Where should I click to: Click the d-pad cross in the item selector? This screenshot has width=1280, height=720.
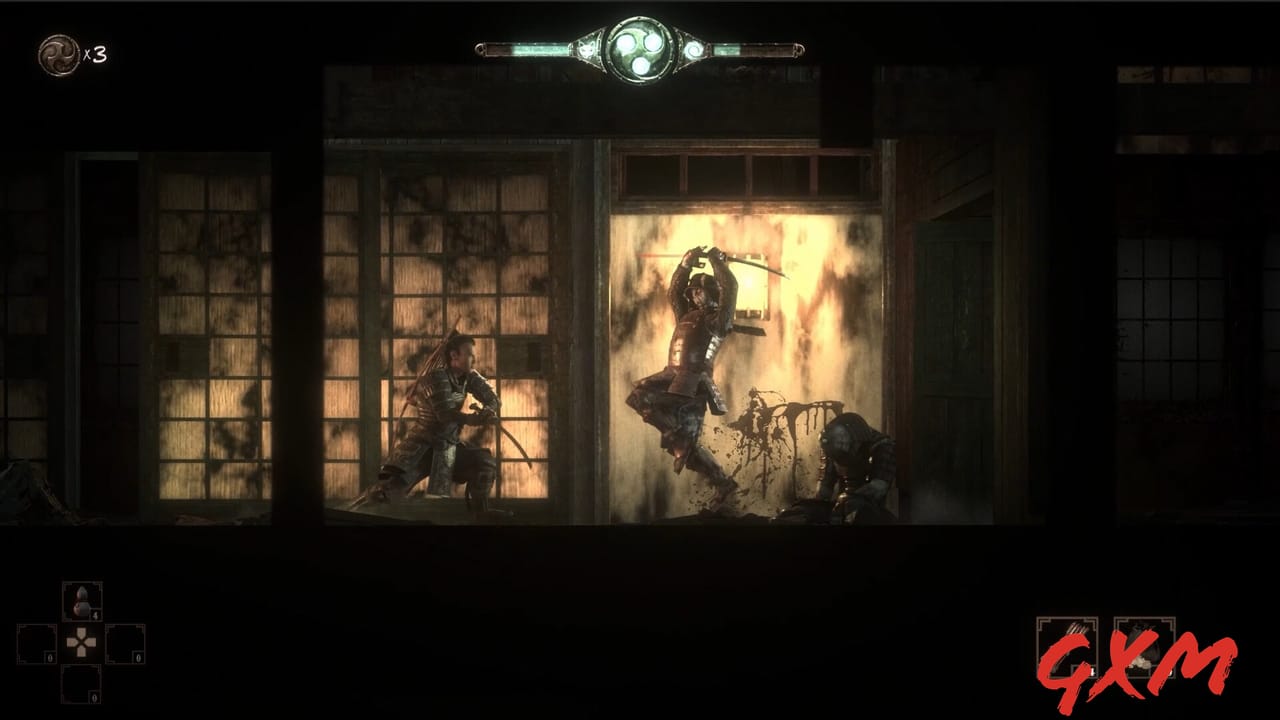coord(81,642)
